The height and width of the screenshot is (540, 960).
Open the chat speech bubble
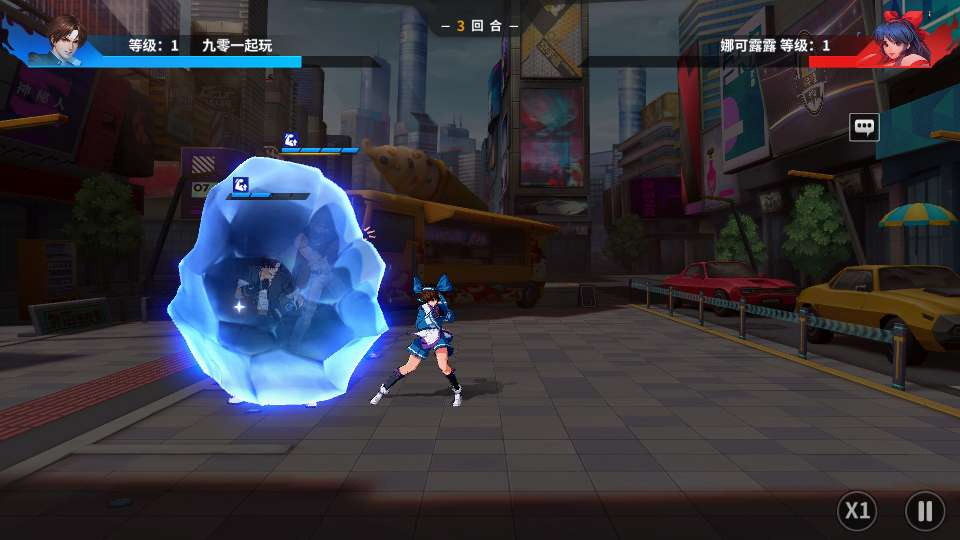click(864, 127)
